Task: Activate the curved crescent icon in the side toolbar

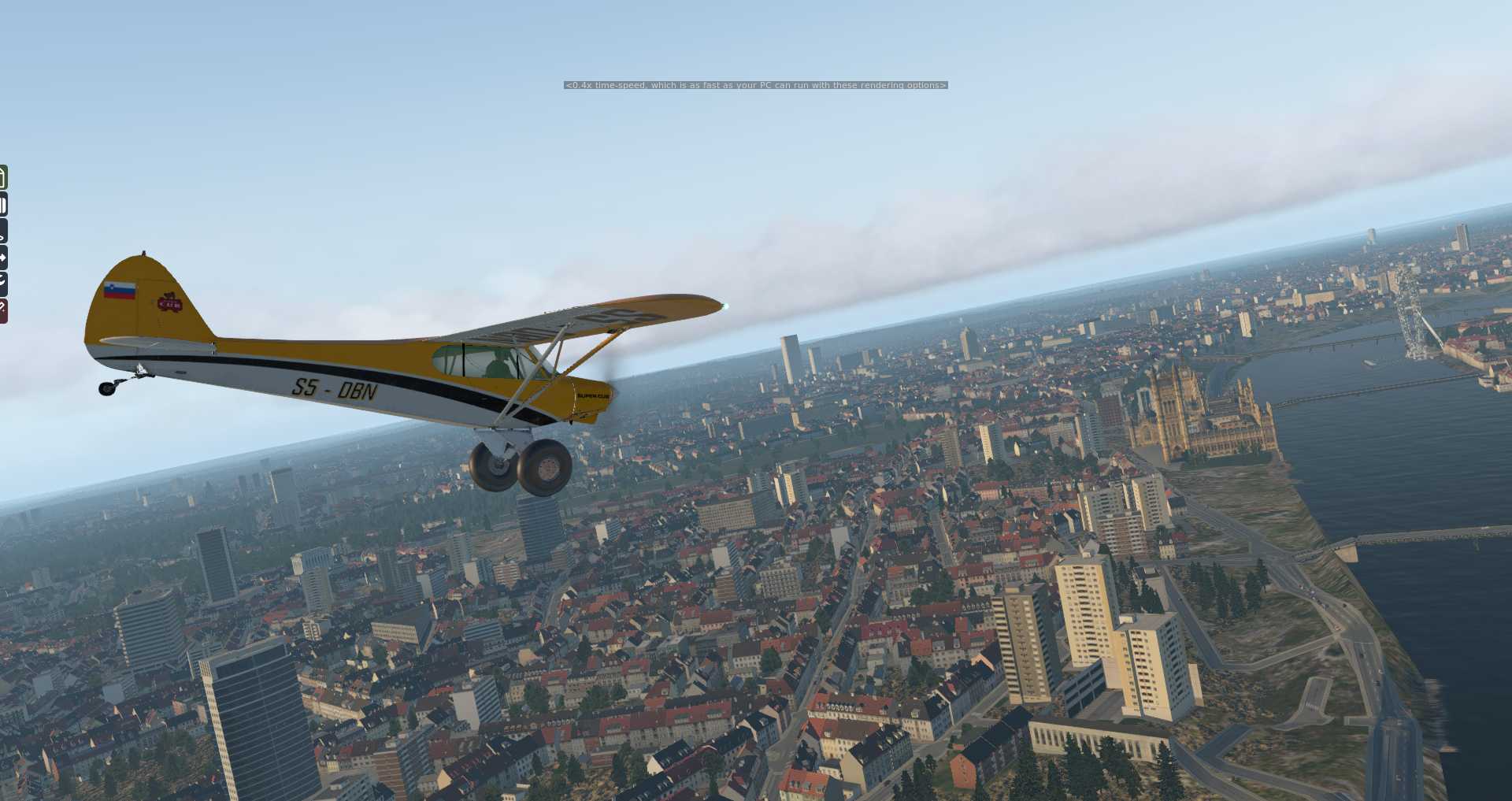Action: (x=3, y=283)
